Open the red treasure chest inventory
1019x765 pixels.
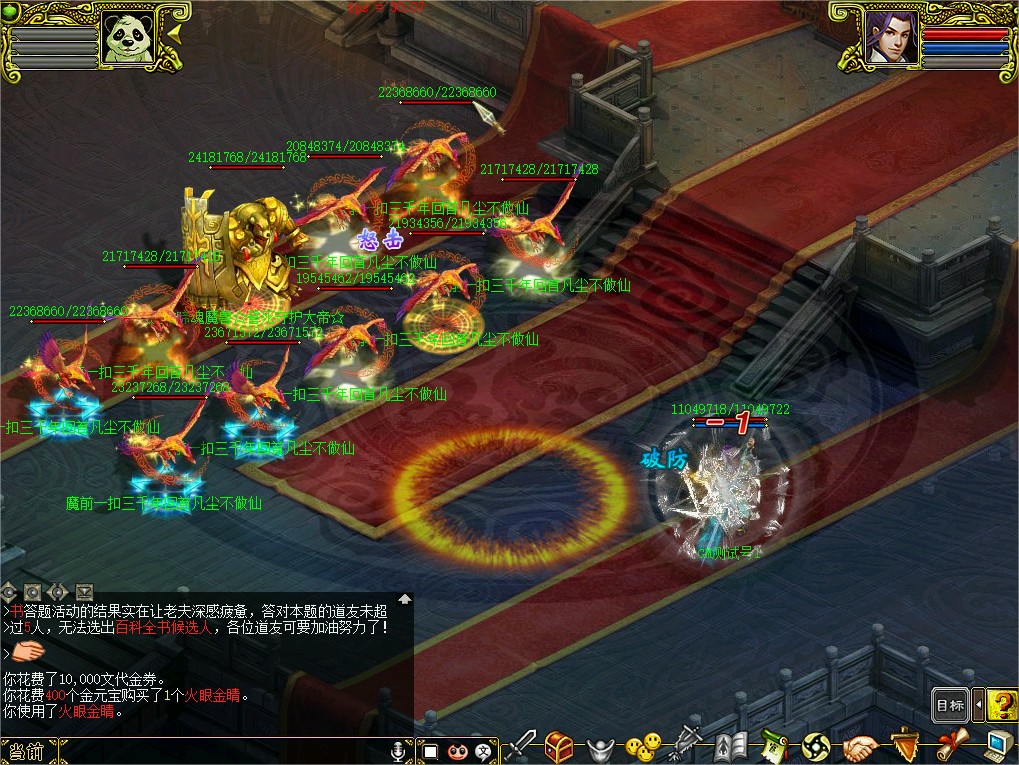click(559, 746)
